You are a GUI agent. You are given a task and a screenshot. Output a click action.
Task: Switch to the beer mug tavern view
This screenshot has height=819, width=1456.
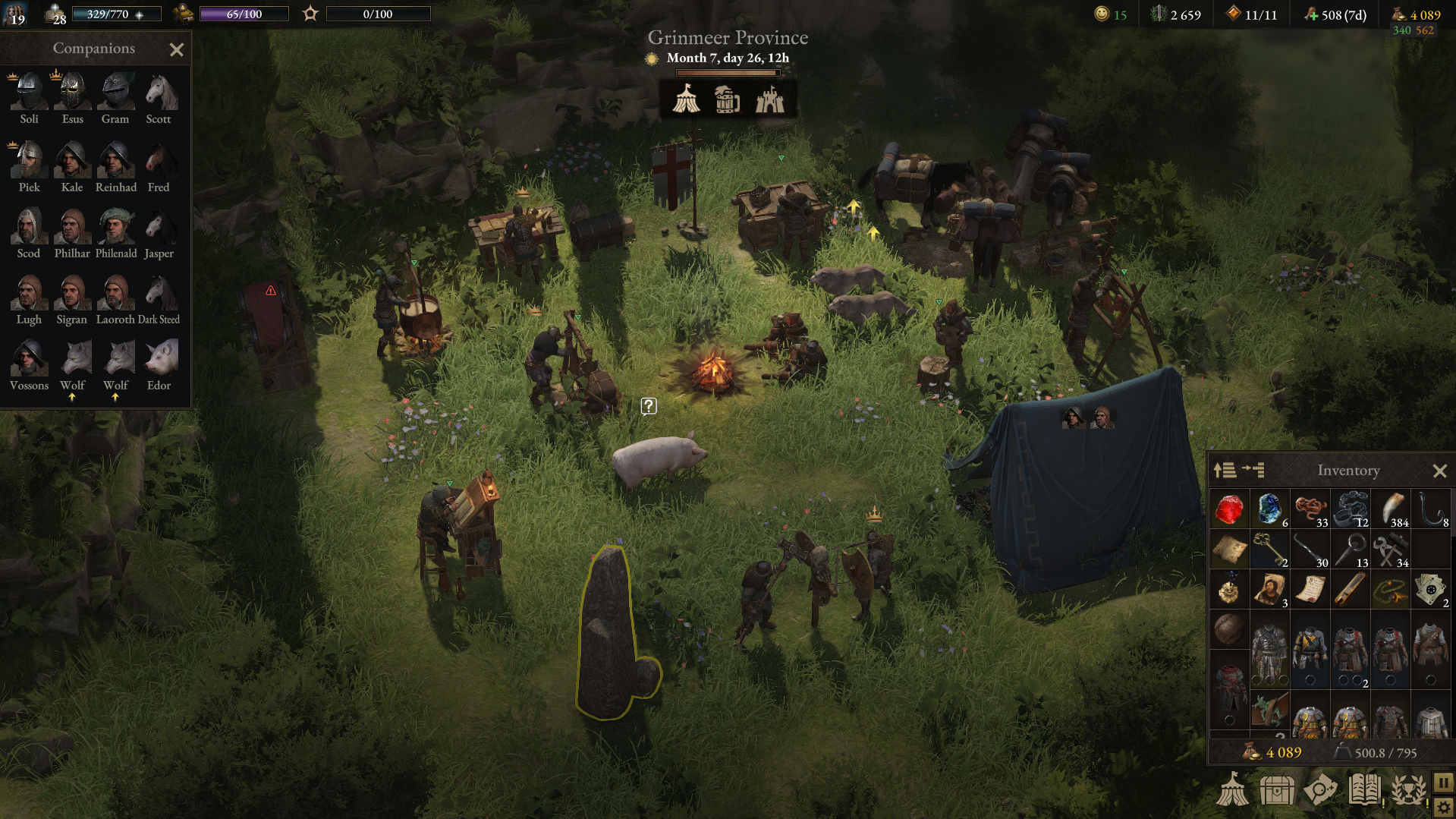click(x=727, y=99)
